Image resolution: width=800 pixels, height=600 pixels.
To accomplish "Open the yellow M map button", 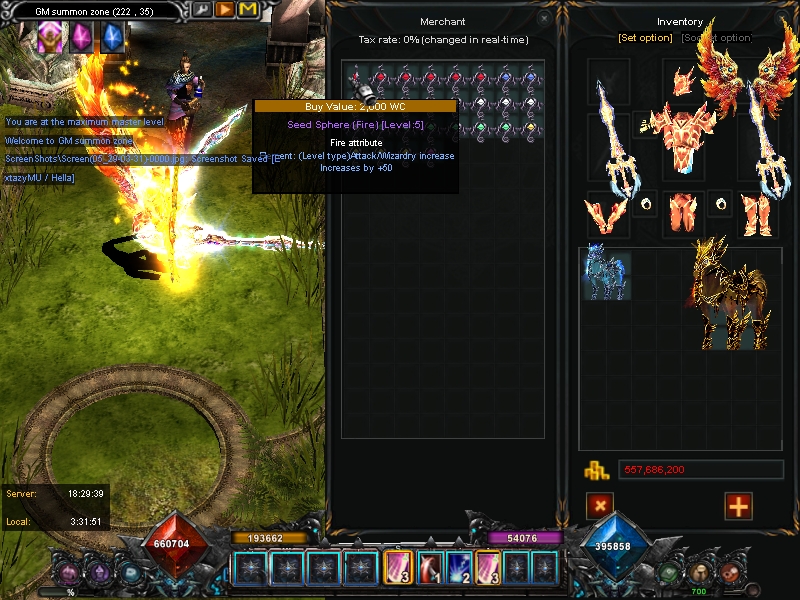I will pyautogui.click(x=247, y=9).
